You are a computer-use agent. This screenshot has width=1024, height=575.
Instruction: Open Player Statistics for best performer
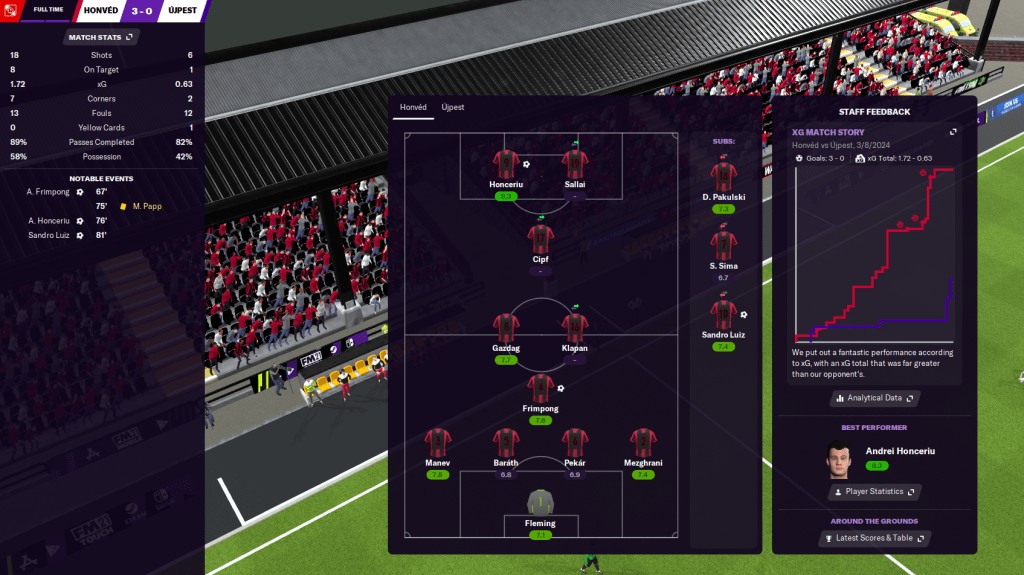click(x=874, y=492)
